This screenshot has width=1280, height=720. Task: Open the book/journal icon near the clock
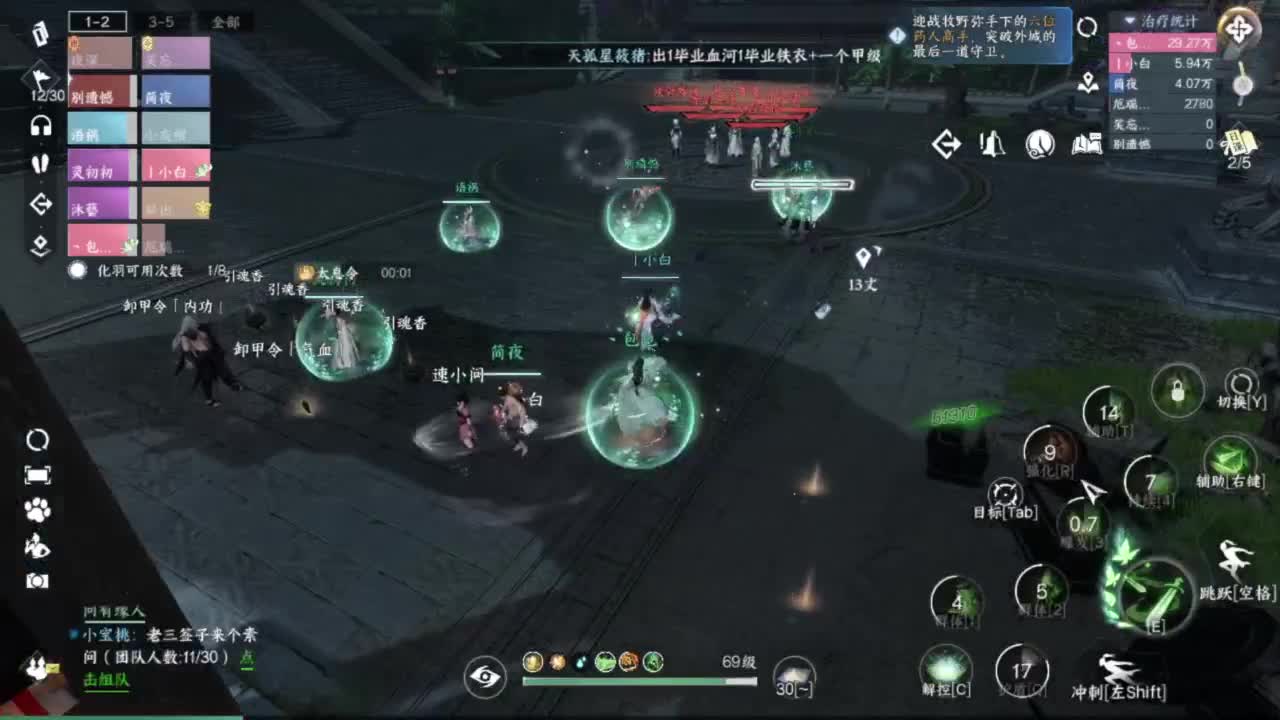1085,144
